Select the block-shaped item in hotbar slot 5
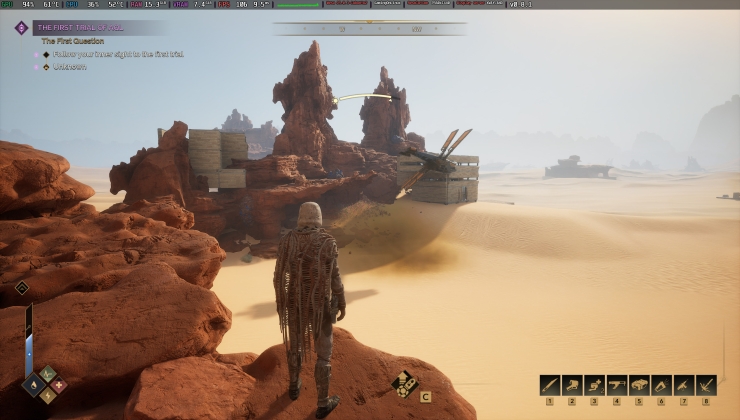The width and height of the screenshot is (740, 420). (x=640, y=385)
